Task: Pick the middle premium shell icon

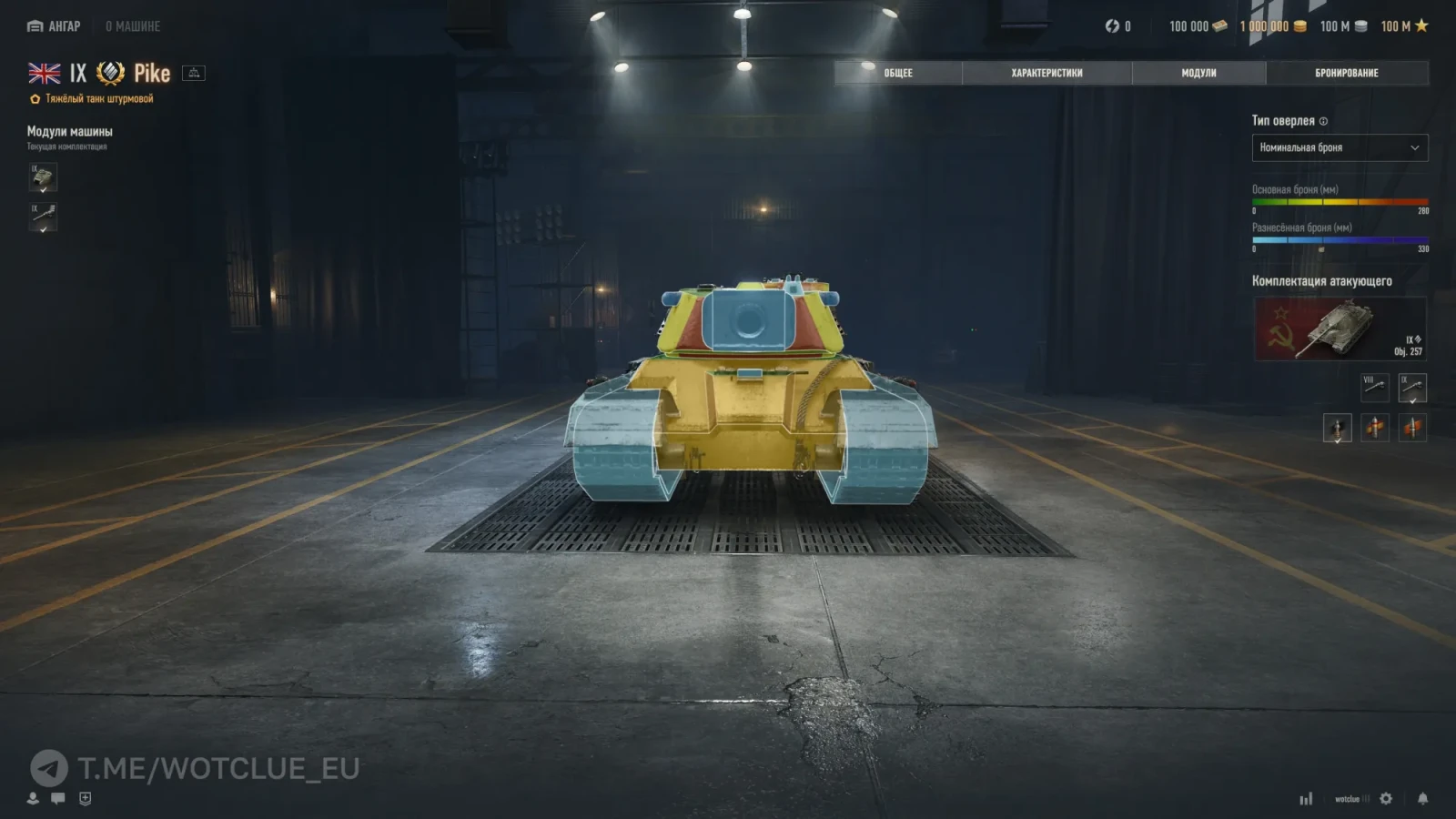Action: tap(1375, 428)
